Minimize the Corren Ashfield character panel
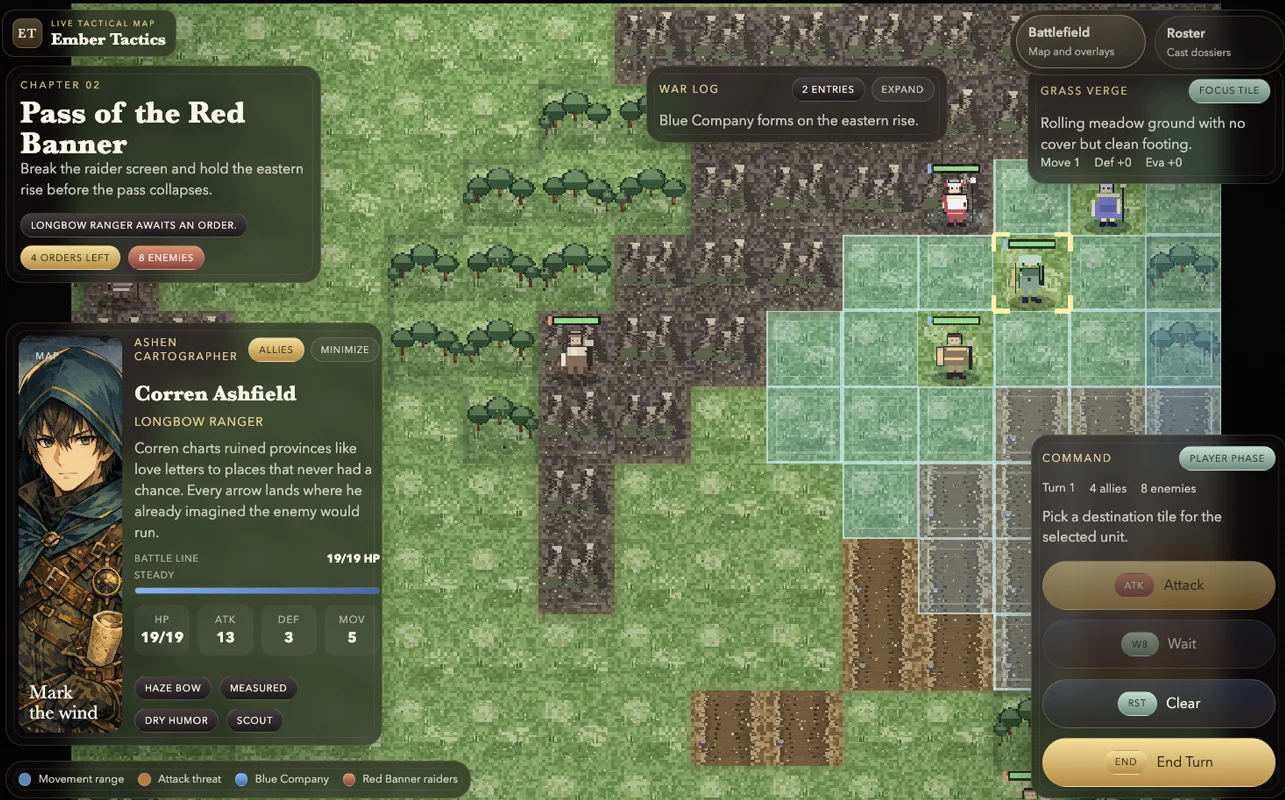The width and height of the screenshot is (1285, 800). pos(344,349)
